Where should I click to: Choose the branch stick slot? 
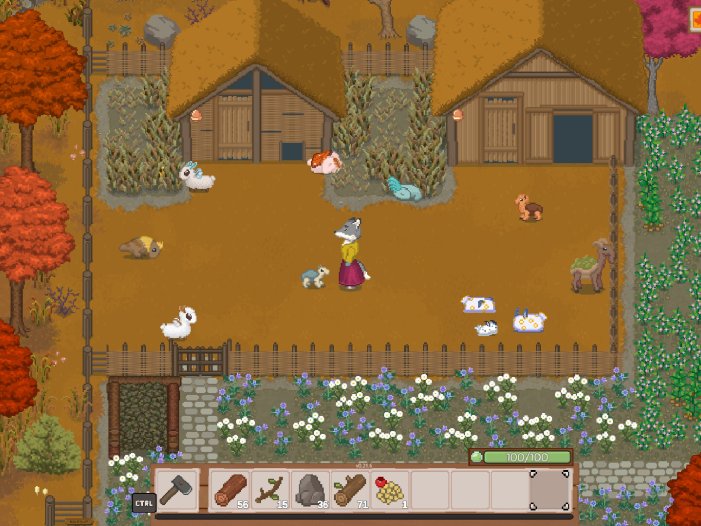click(x=269, y=490)
